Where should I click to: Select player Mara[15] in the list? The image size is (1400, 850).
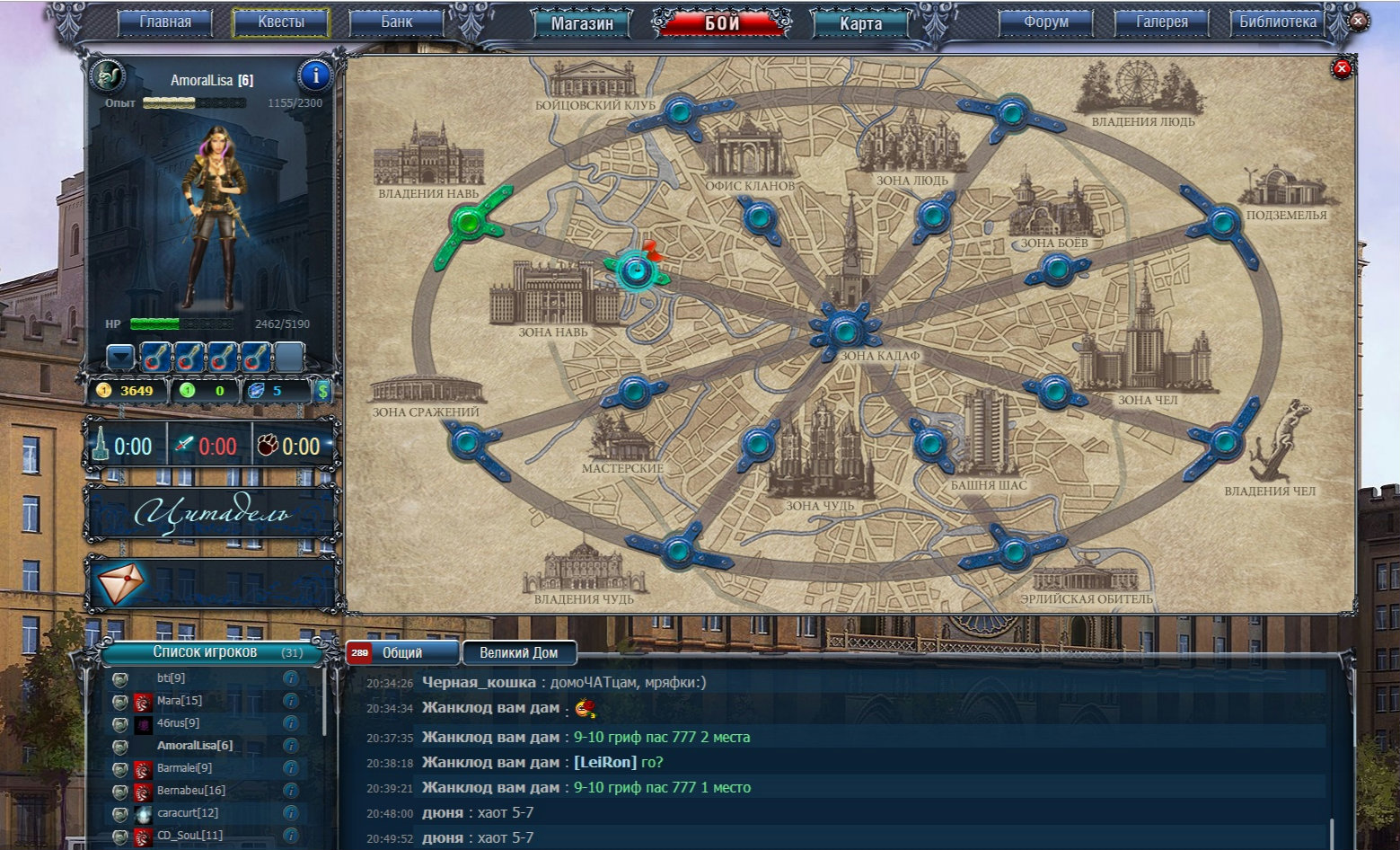180,701
